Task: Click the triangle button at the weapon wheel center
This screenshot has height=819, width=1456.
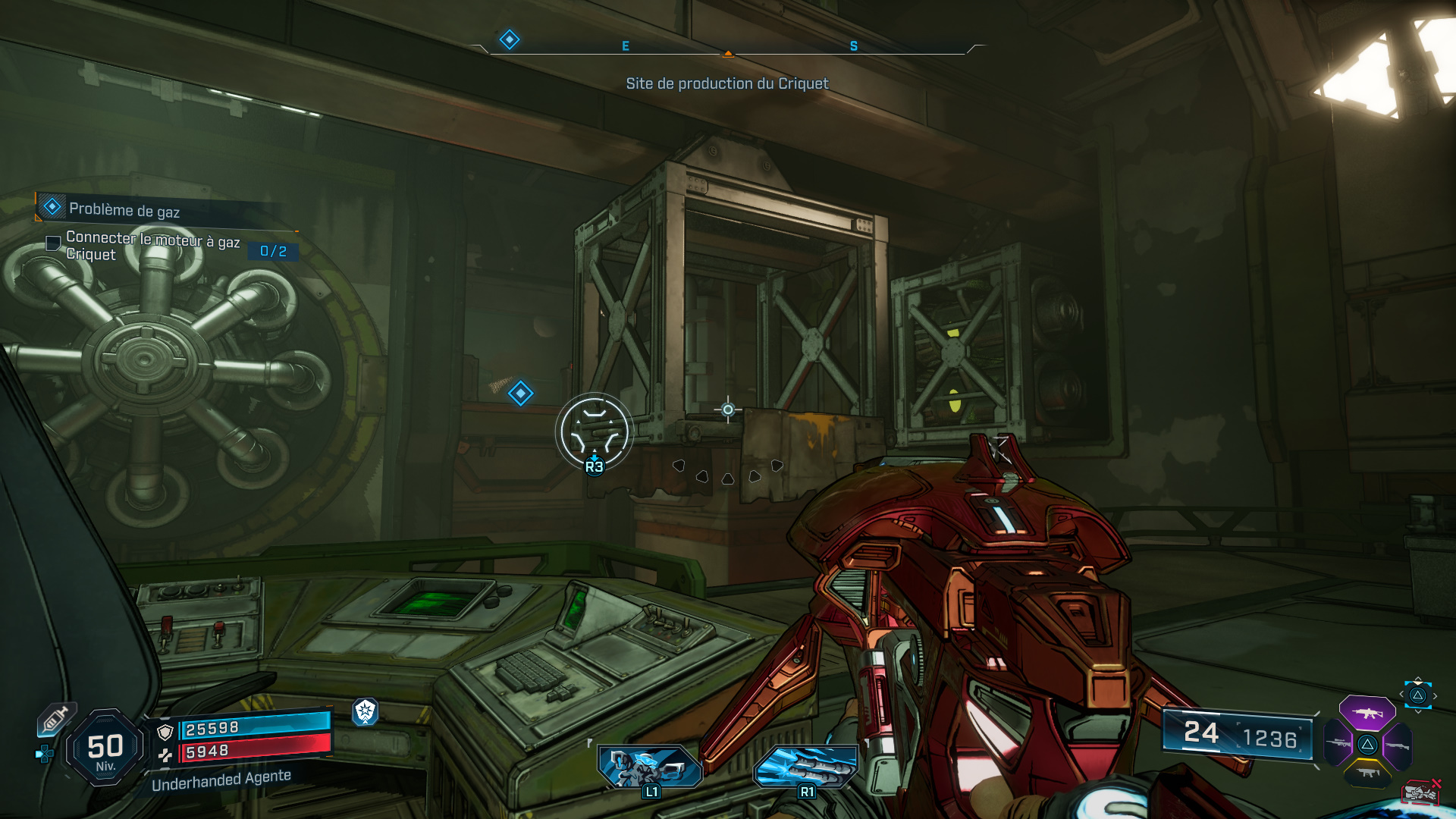Action: pyautogui.click(x=1367, y=745)
